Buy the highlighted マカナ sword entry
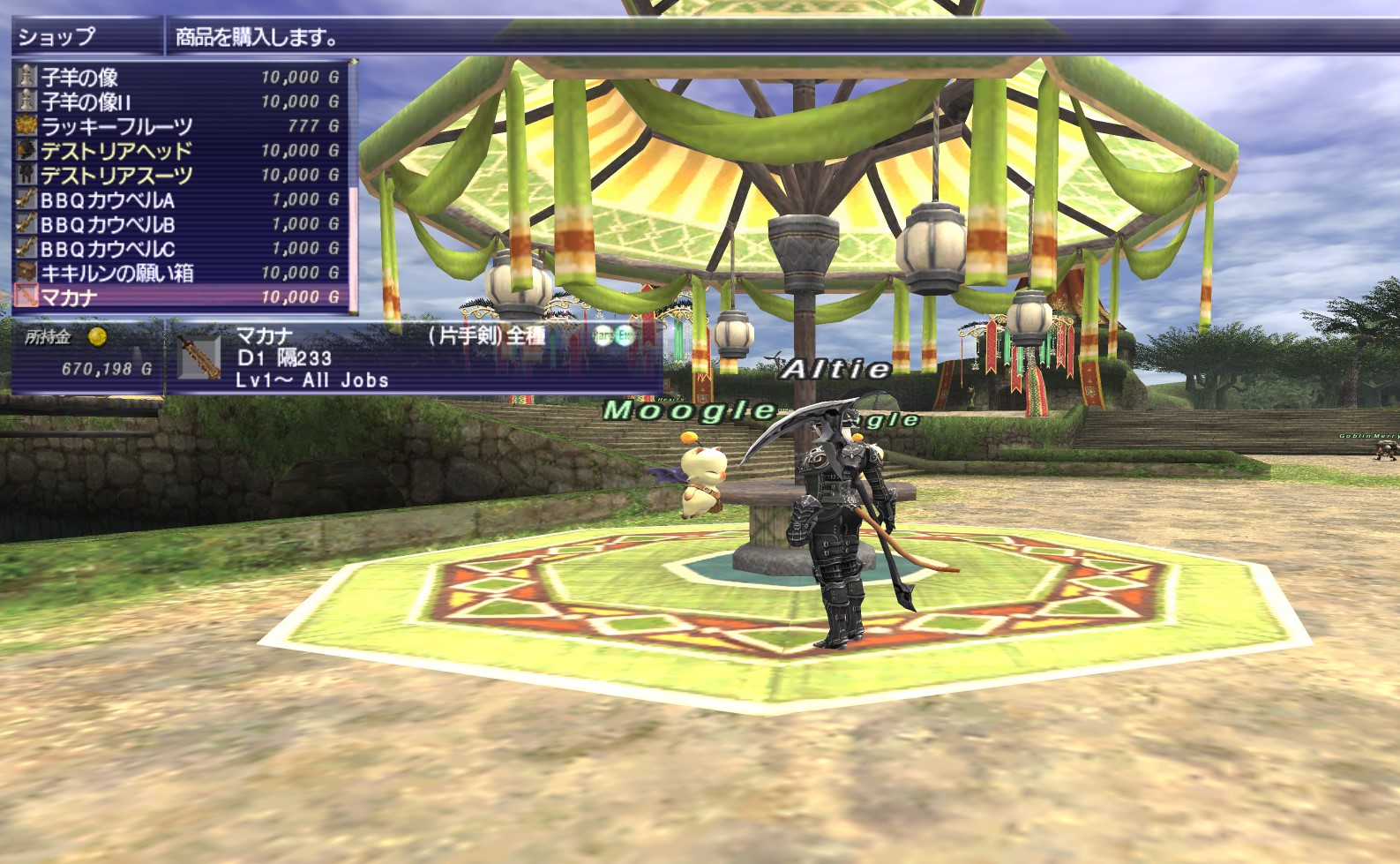Image resolution: width=1400 pixels, height=864 pixels. pyautogui.click(x=176, y=297)
